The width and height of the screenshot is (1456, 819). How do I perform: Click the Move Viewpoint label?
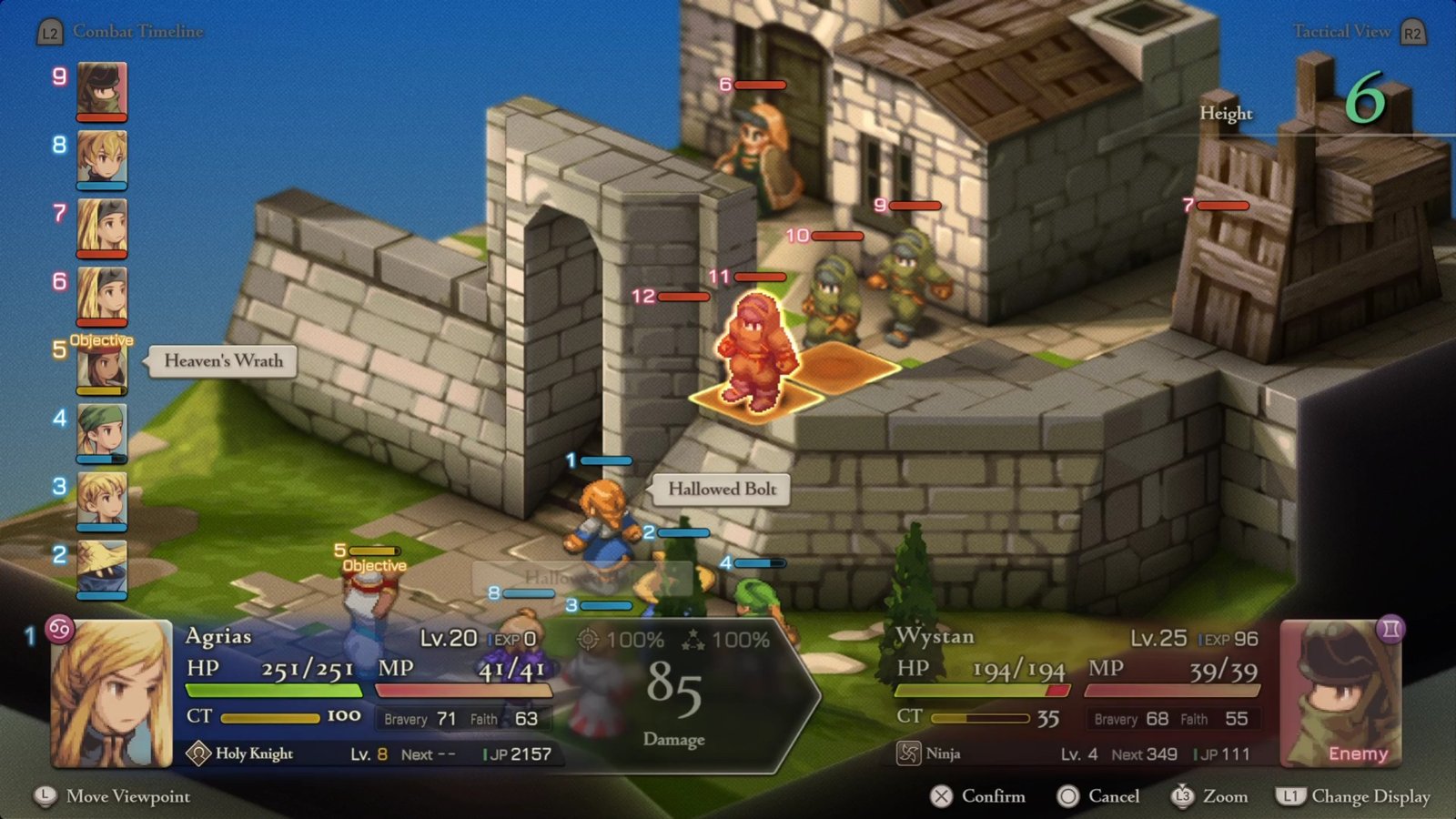[113, 796]
